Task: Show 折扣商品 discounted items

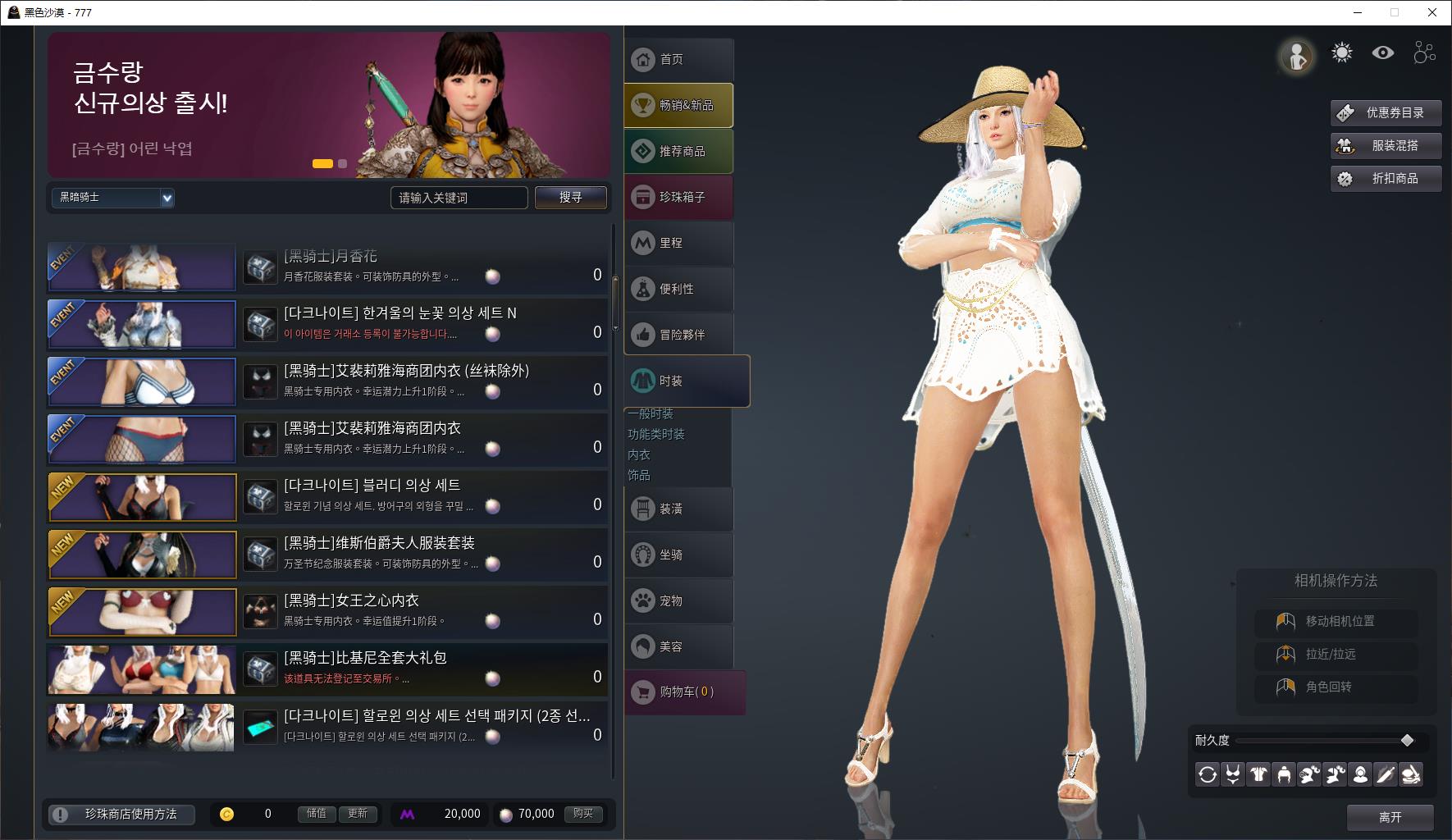Action: pos(1386,179)
